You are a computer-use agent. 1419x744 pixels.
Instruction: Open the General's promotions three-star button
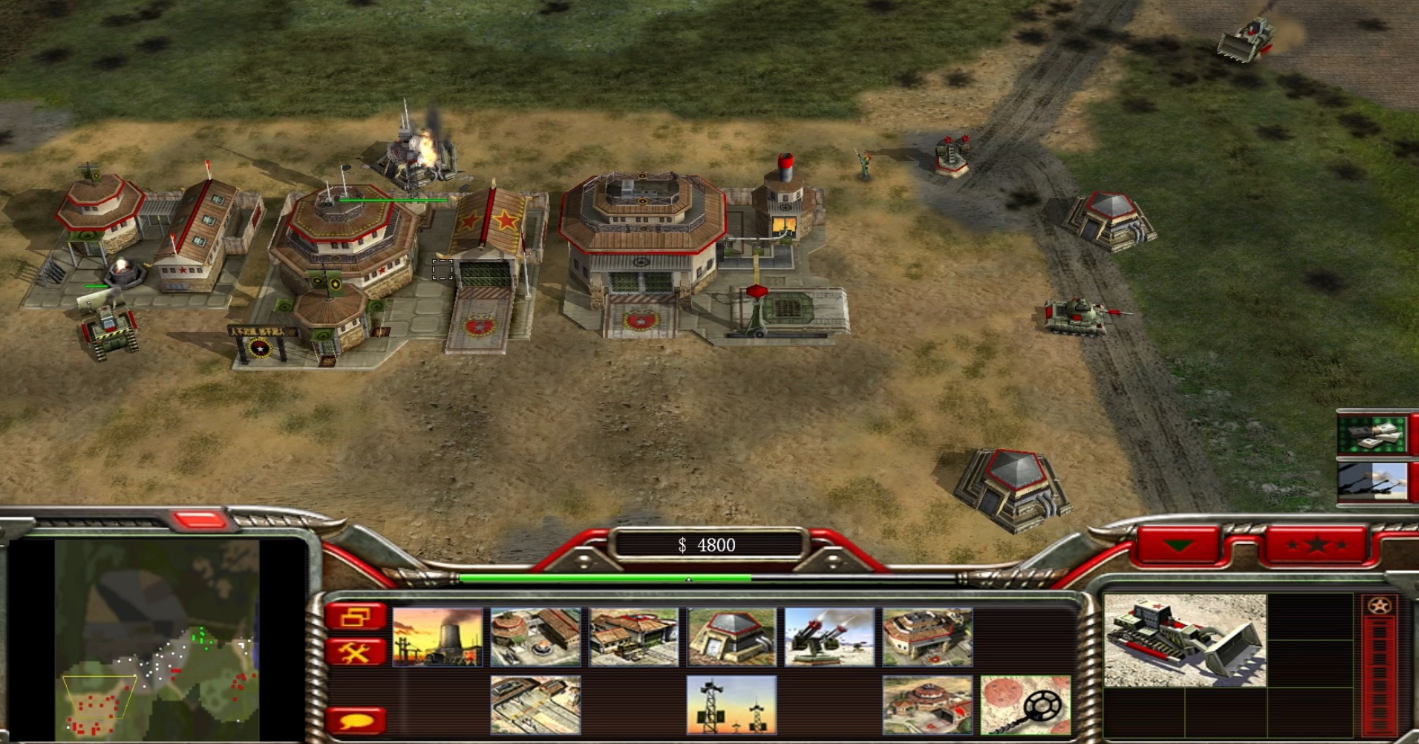(1316, 545)
